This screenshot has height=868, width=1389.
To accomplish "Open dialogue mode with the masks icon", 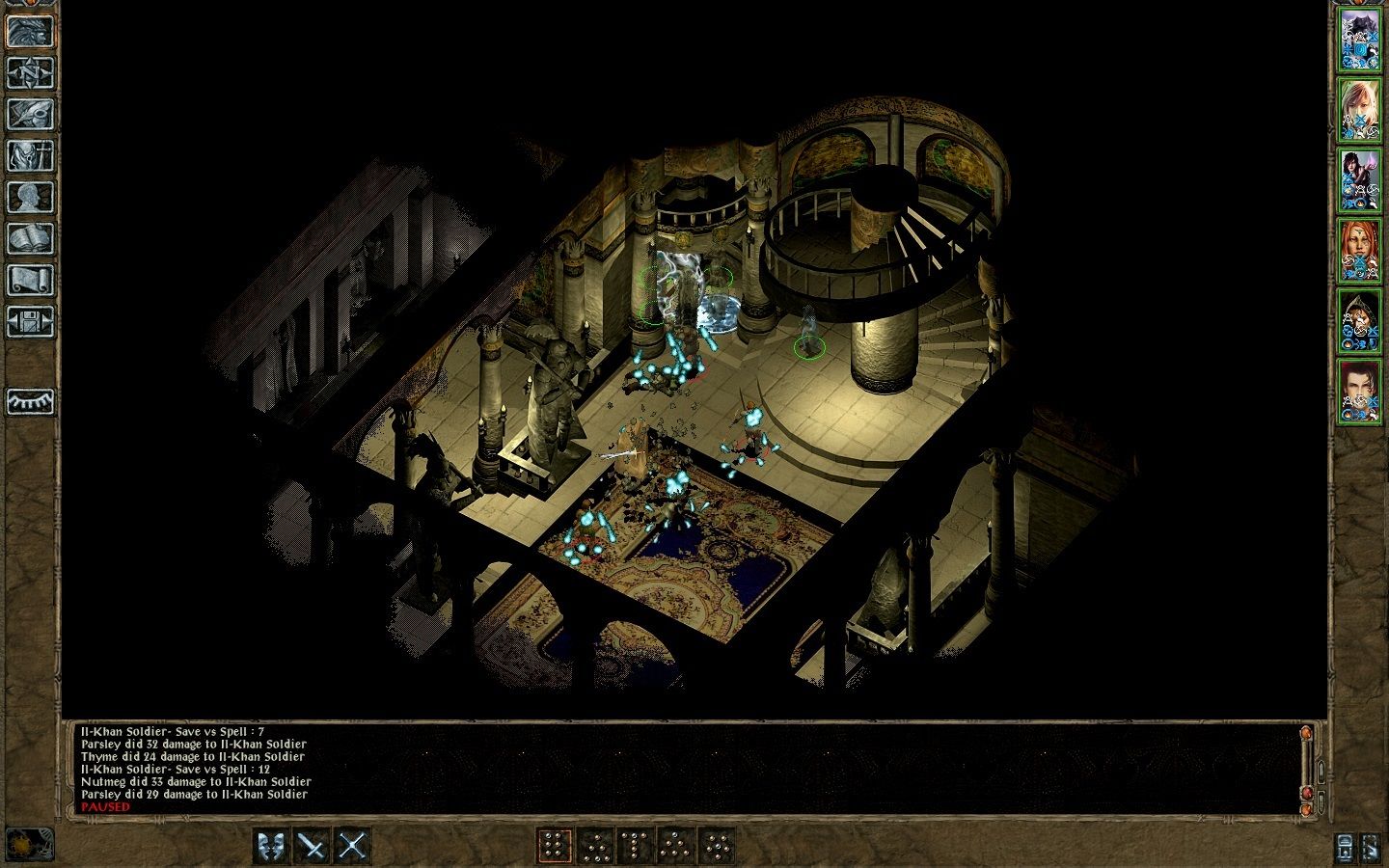I will pyautogui.click(x=269, y=844).
